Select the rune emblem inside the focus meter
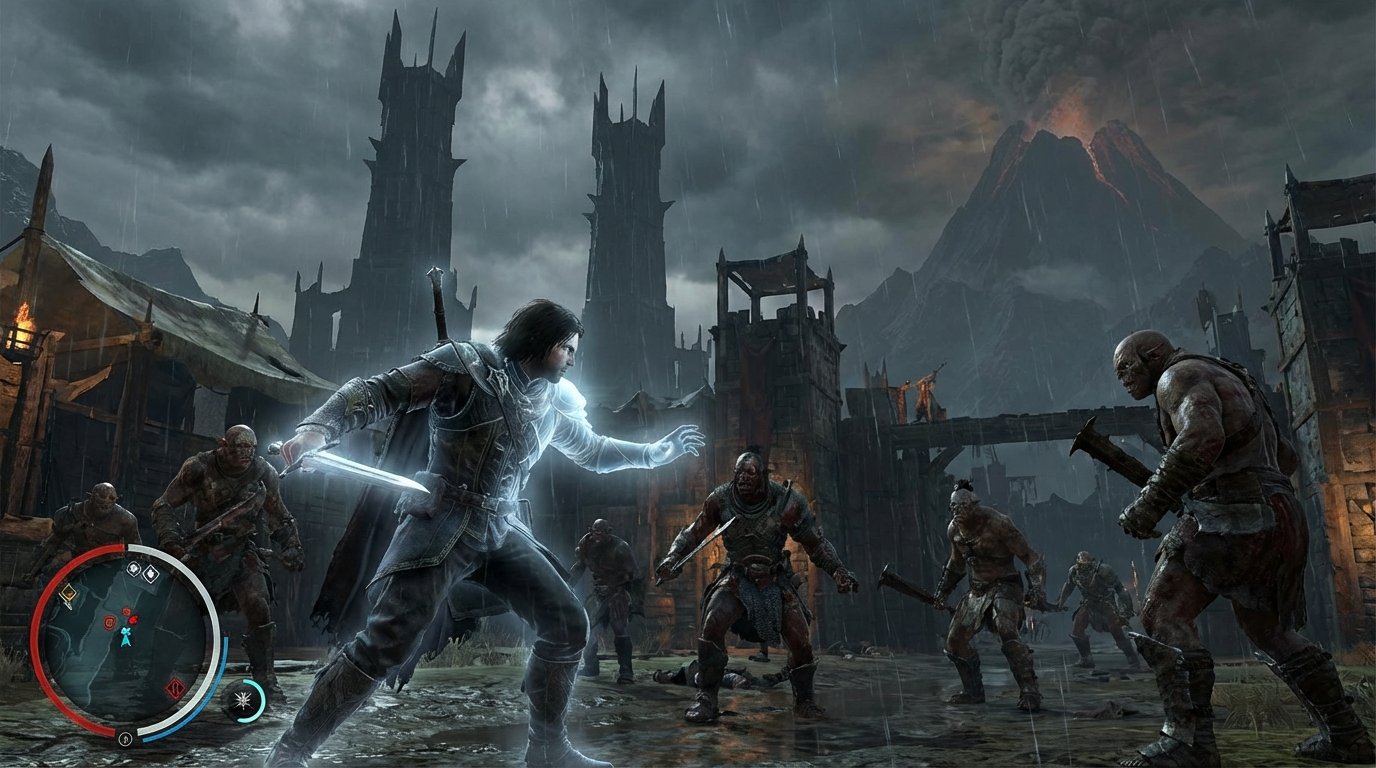 (241, 699)
